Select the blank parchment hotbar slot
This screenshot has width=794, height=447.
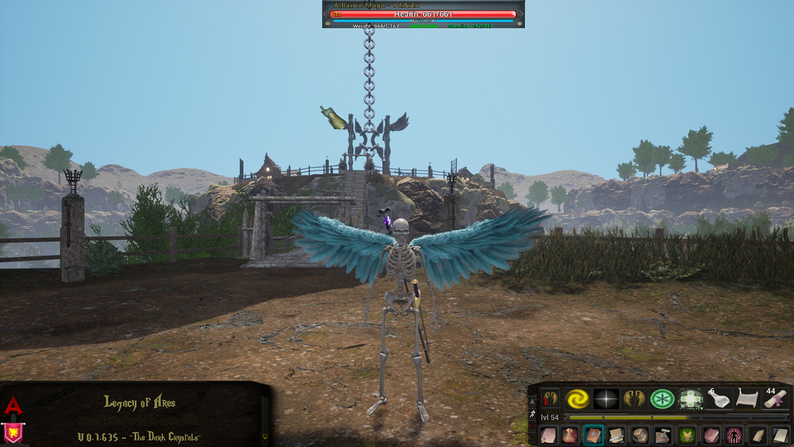coord(747,399)
